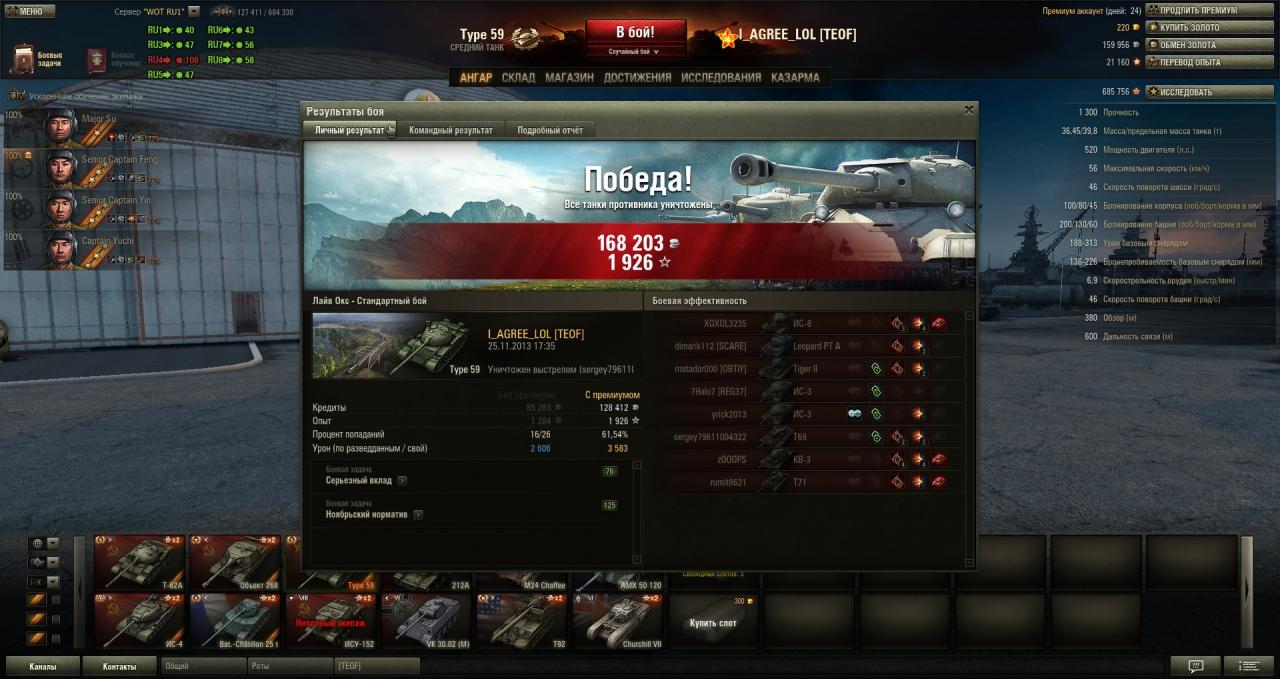The height and width of the screenshot is (679, 1280).
Task: Switch to Командный результат tab
Action: [x=450, y=130]
